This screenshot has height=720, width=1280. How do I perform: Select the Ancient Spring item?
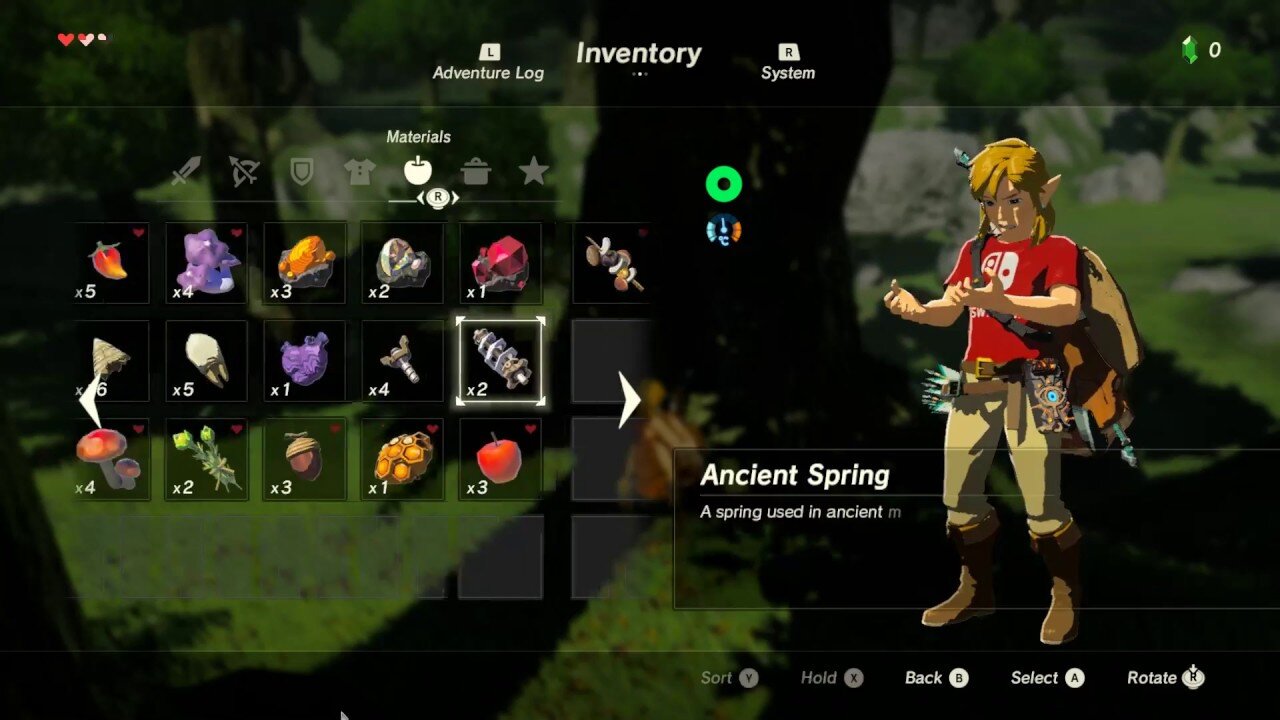[500, 362]
